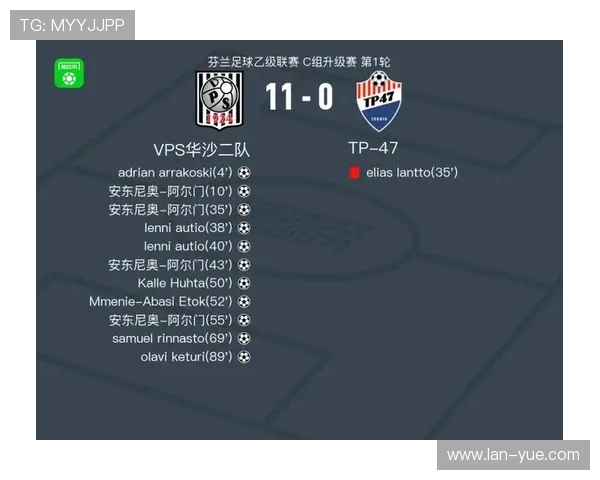Click the green football app icon
This screenshot has width=600, height=480.
[x=69, y=74]
